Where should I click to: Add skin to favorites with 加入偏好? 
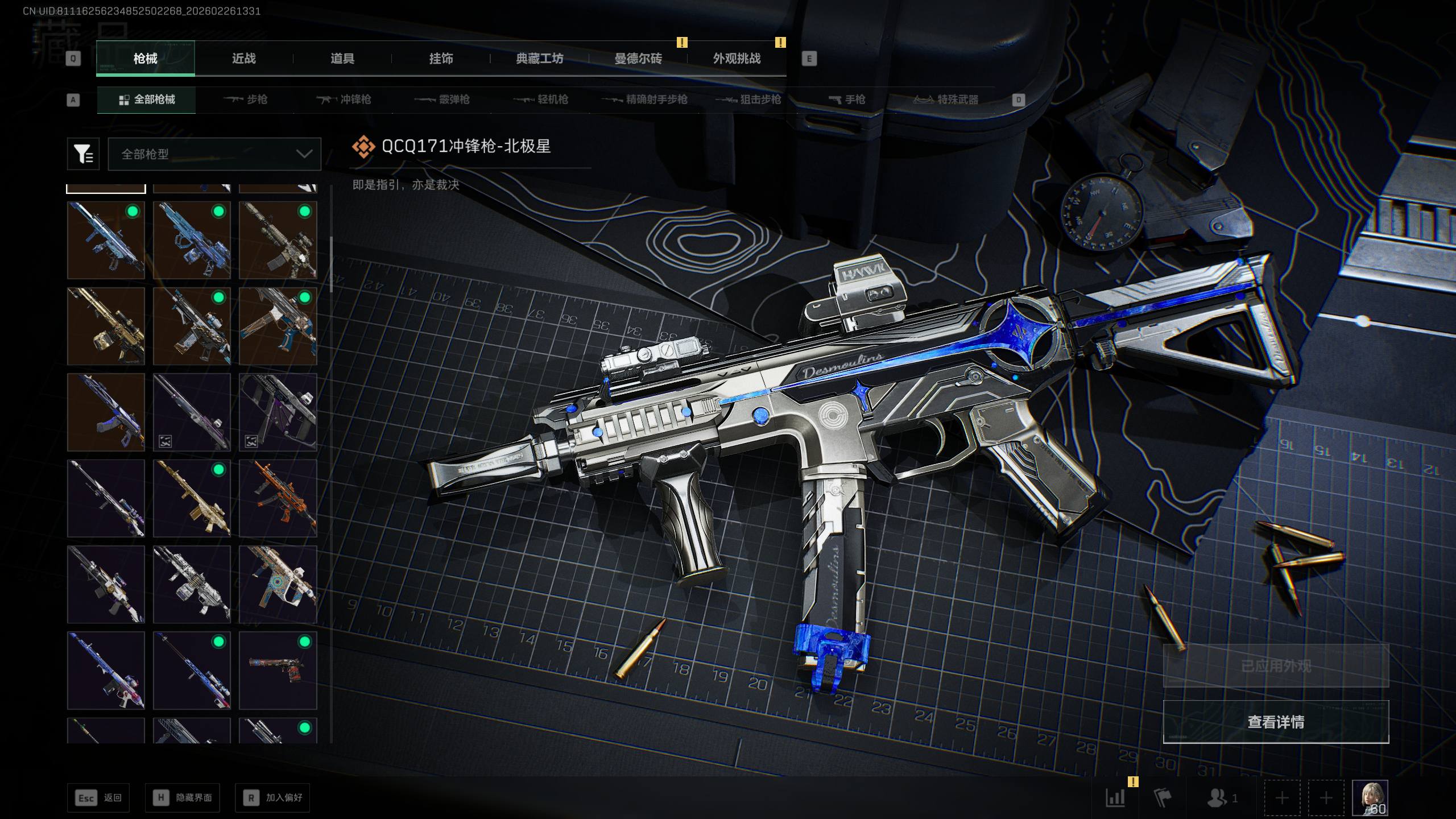(272, 798)
